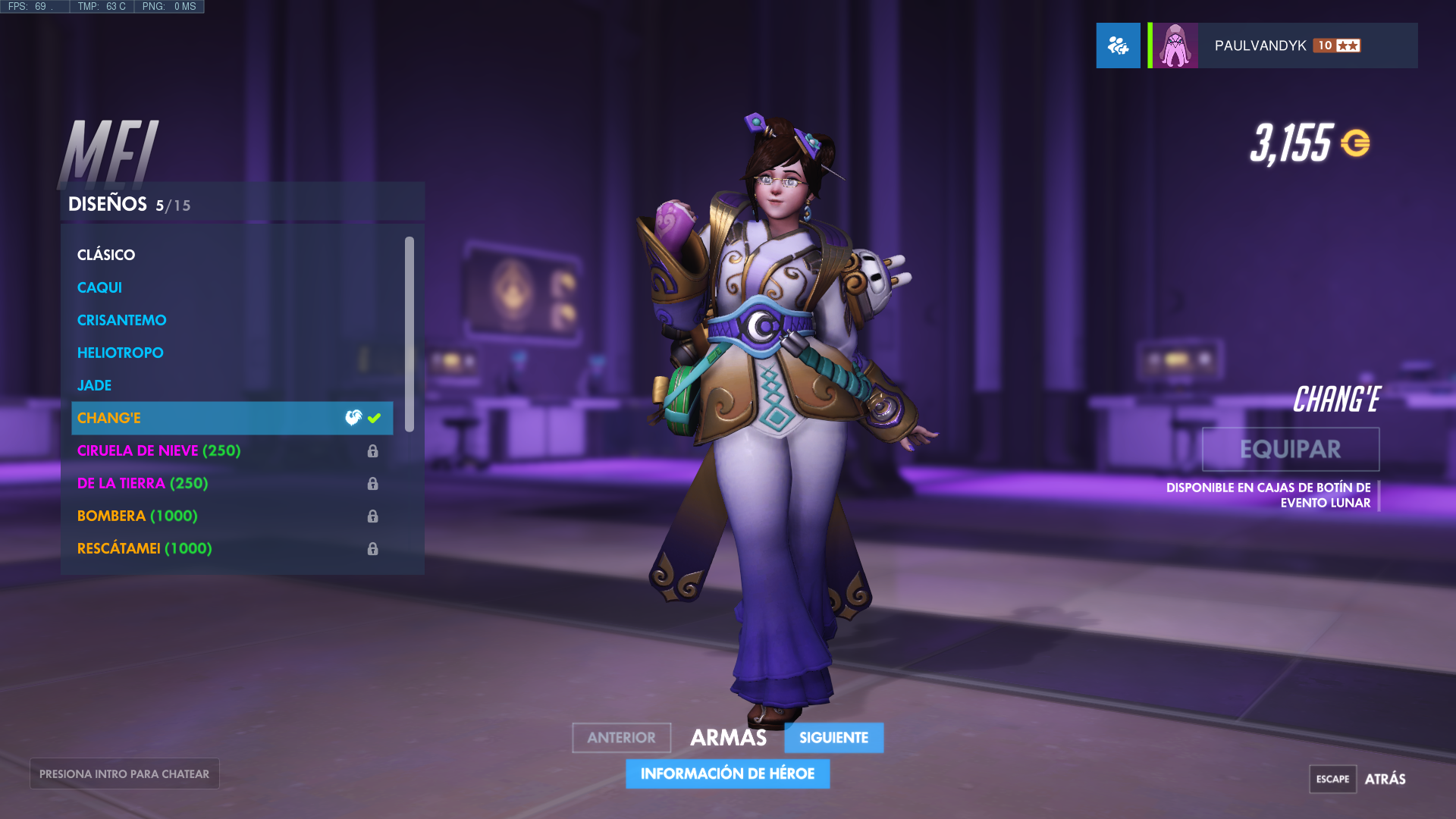Click the gold credits coin icon

click(x=1357, y=140)
